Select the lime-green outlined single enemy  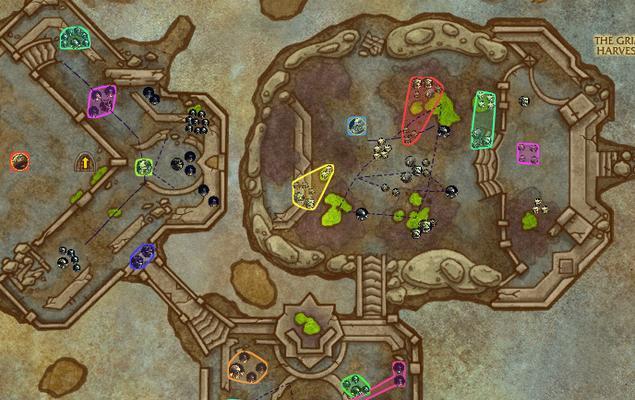click(143, 167)
